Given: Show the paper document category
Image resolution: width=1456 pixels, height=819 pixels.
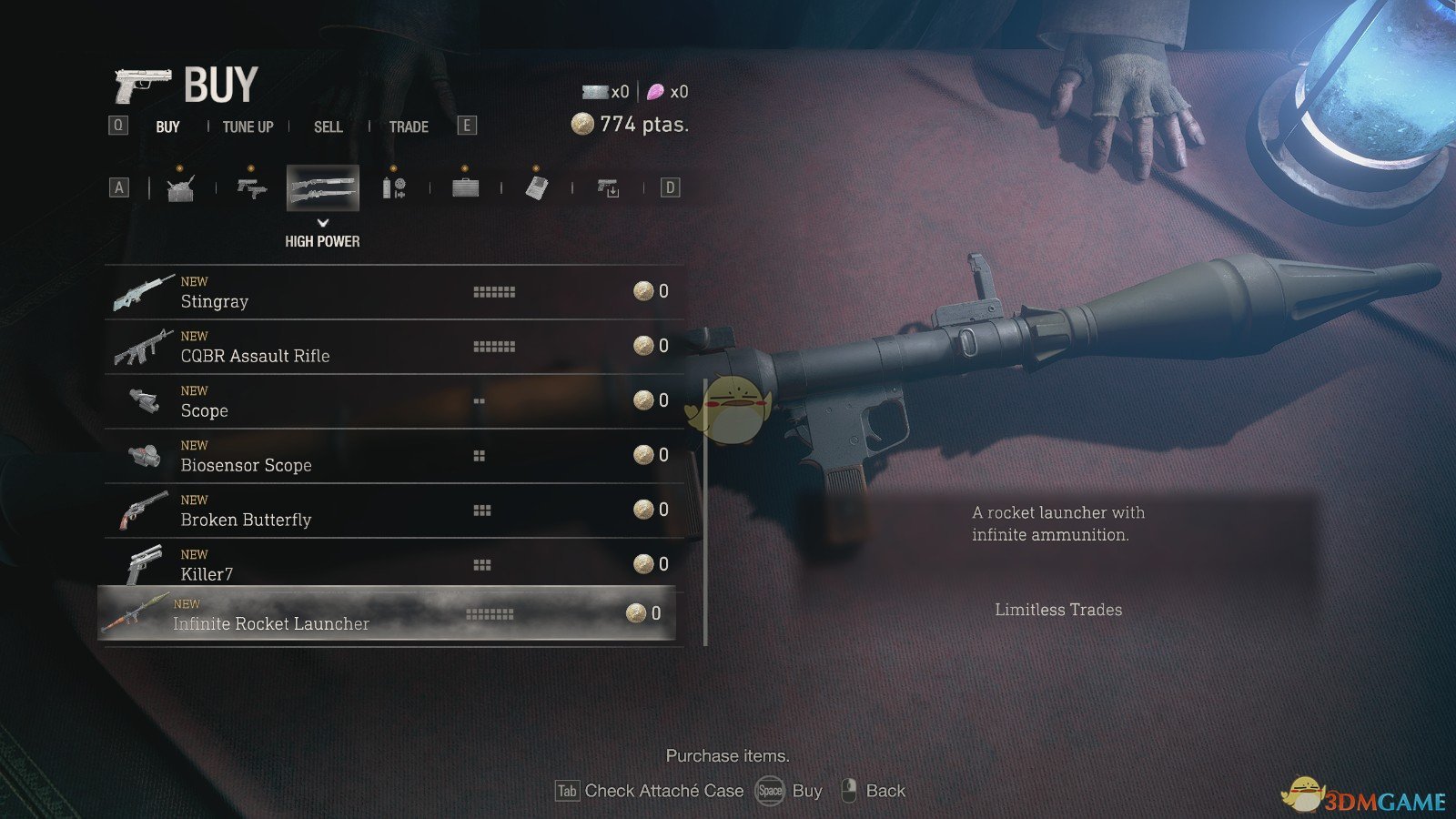Looking at the screenshot, I should [537, 187].
